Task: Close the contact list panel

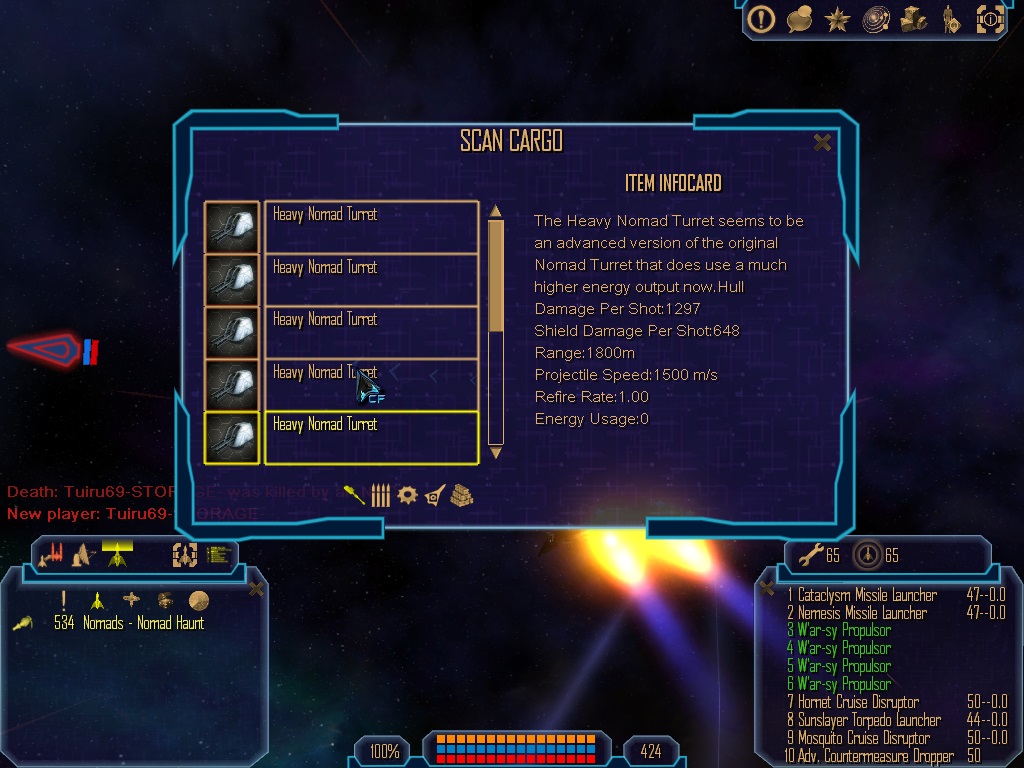Action: point(256,589)
